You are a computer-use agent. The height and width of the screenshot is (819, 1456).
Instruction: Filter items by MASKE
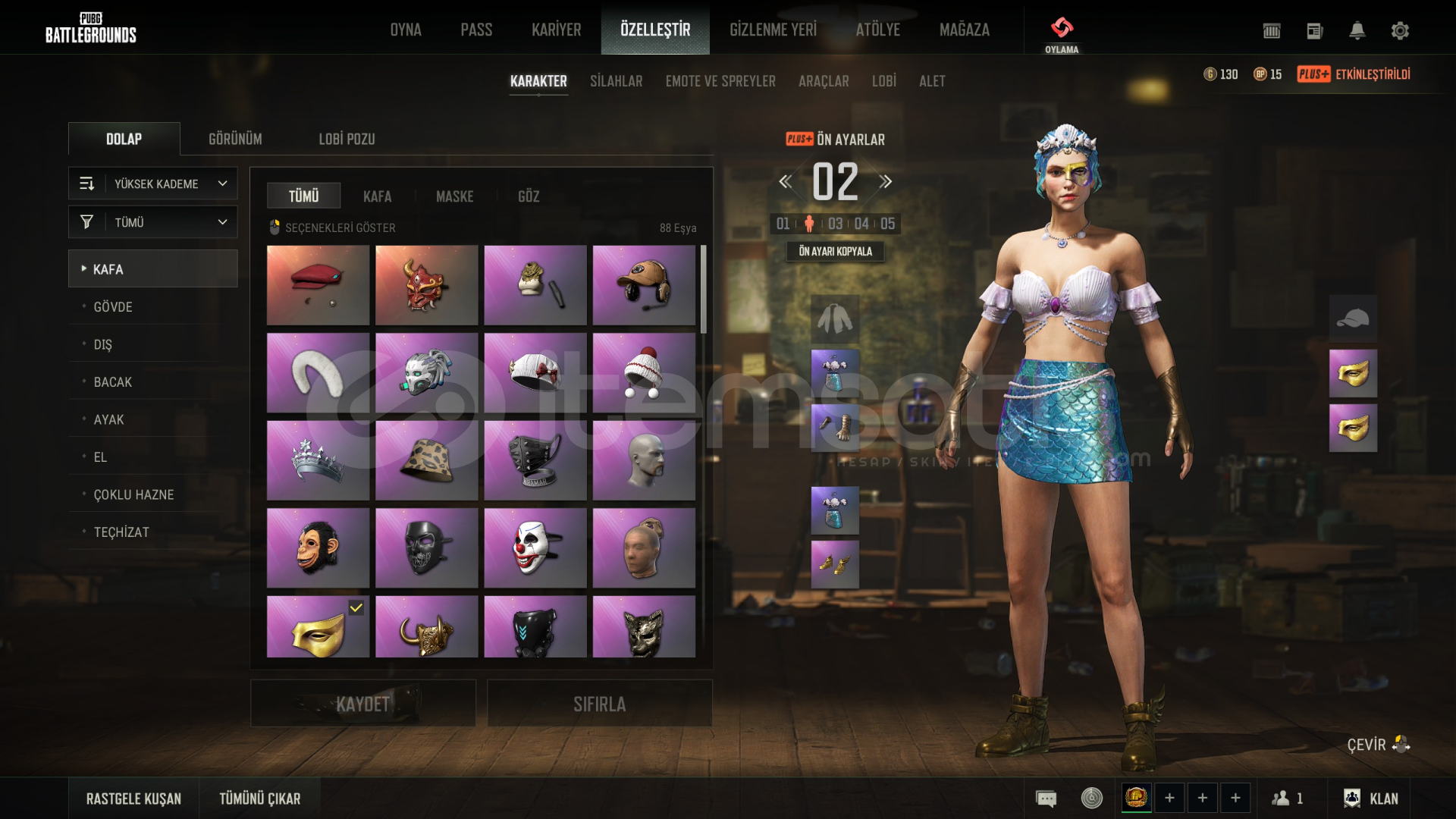pos(454,196)
